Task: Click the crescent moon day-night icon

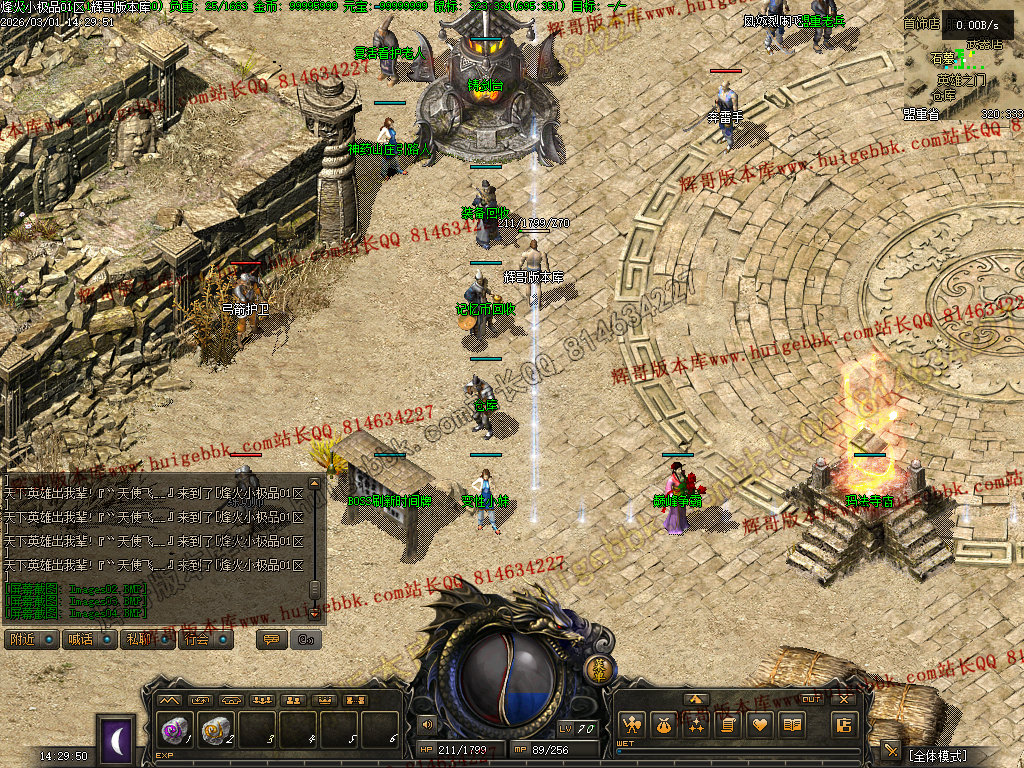Action: coord(116,740)
